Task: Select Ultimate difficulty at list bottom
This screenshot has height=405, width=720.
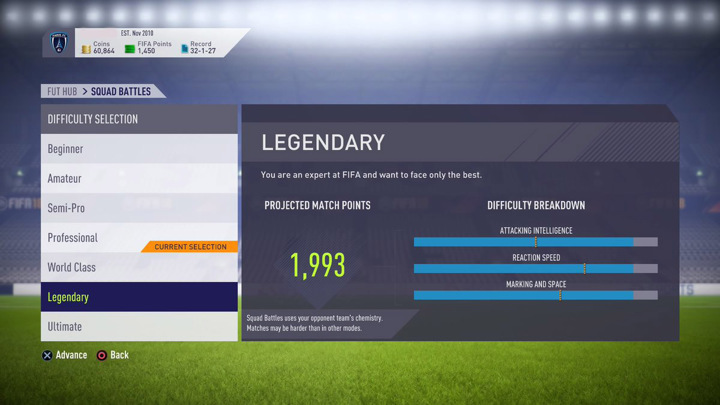Action: 138,327
